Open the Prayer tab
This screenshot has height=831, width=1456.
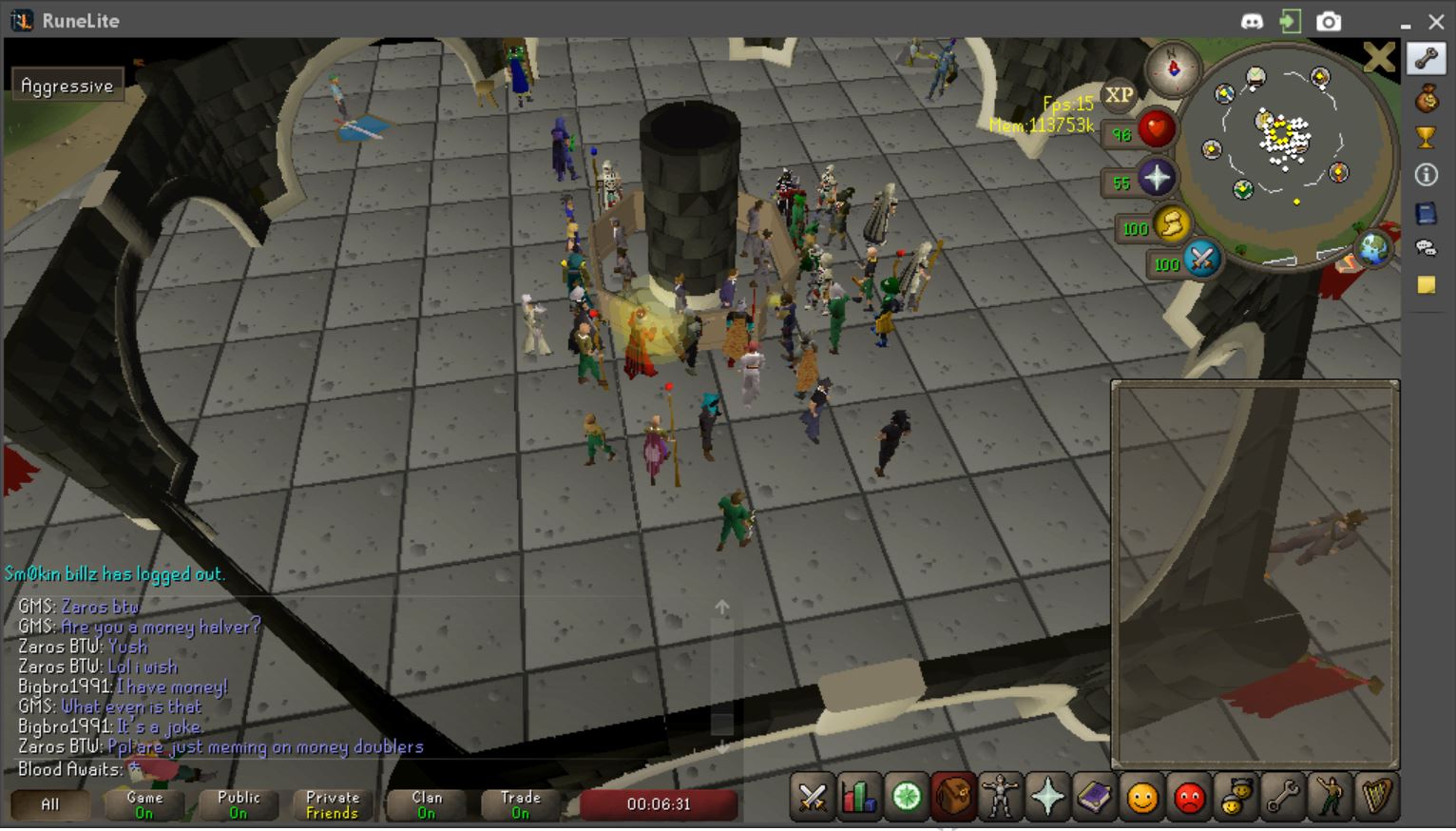point(1046,797)
